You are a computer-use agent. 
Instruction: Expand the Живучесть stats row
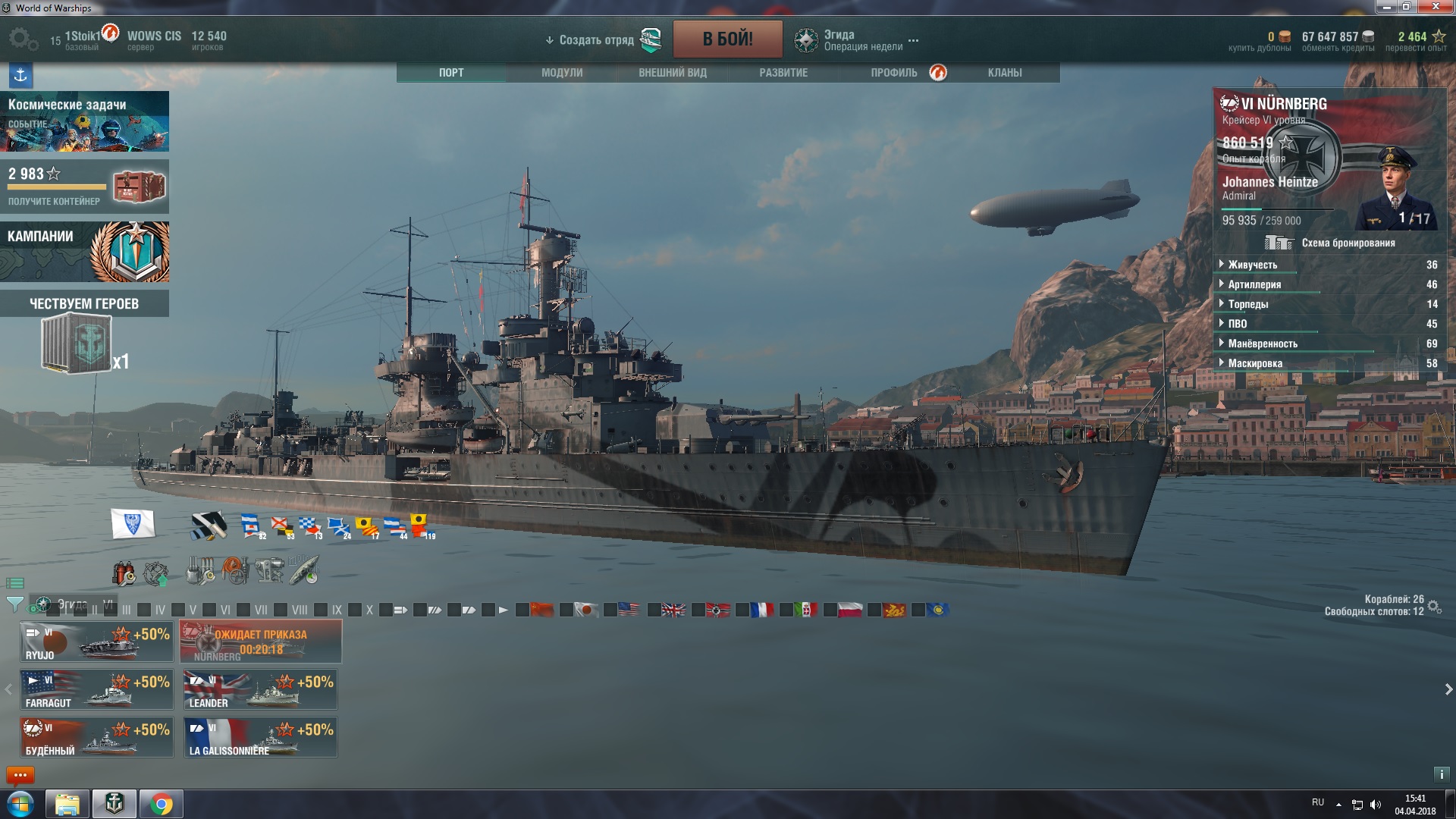coord(1253,265)
